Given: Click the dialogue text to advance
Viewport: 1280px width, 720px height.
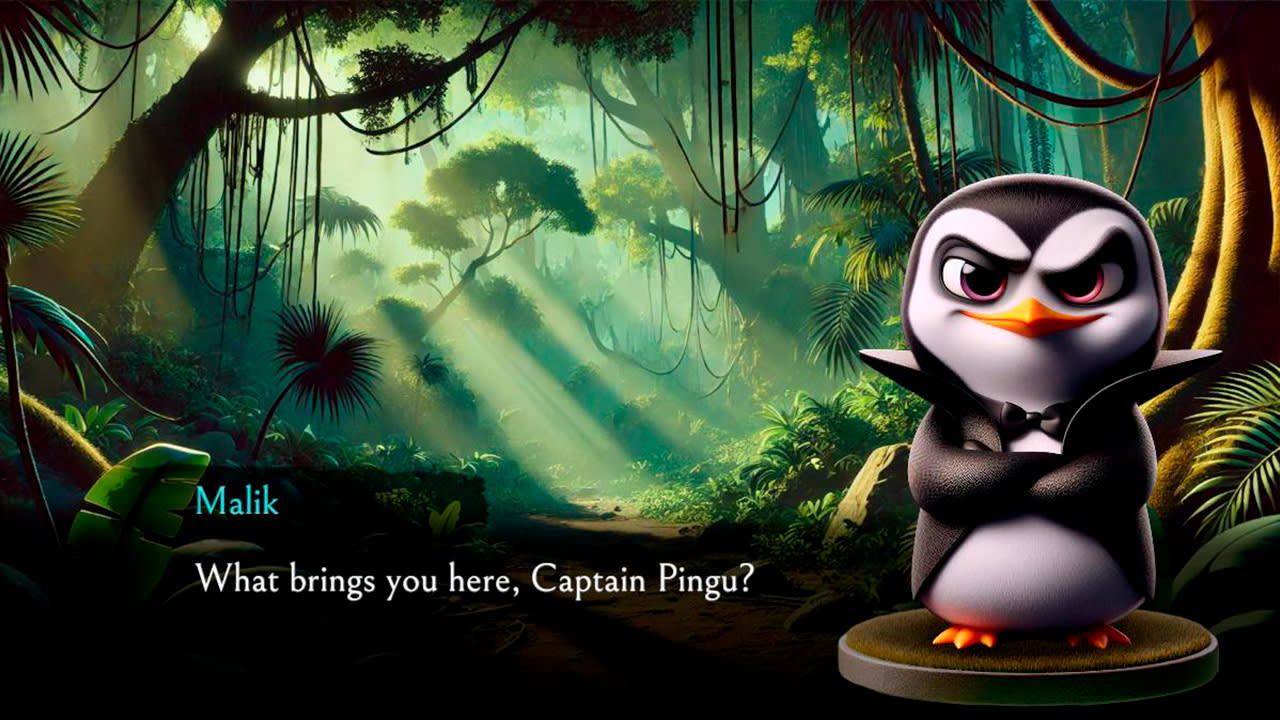Looking at the screenshot, I should [478, 577].
